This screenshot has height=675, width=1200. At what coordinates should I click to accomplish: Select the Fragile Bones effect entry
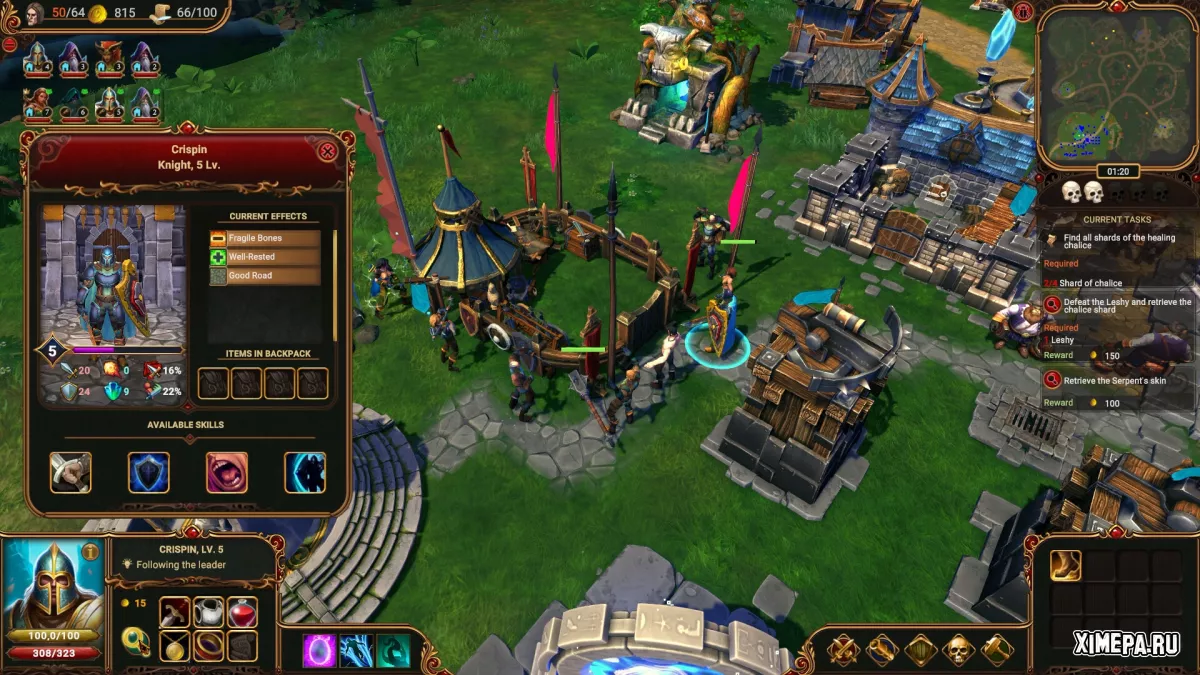click(x=265, y=239)
